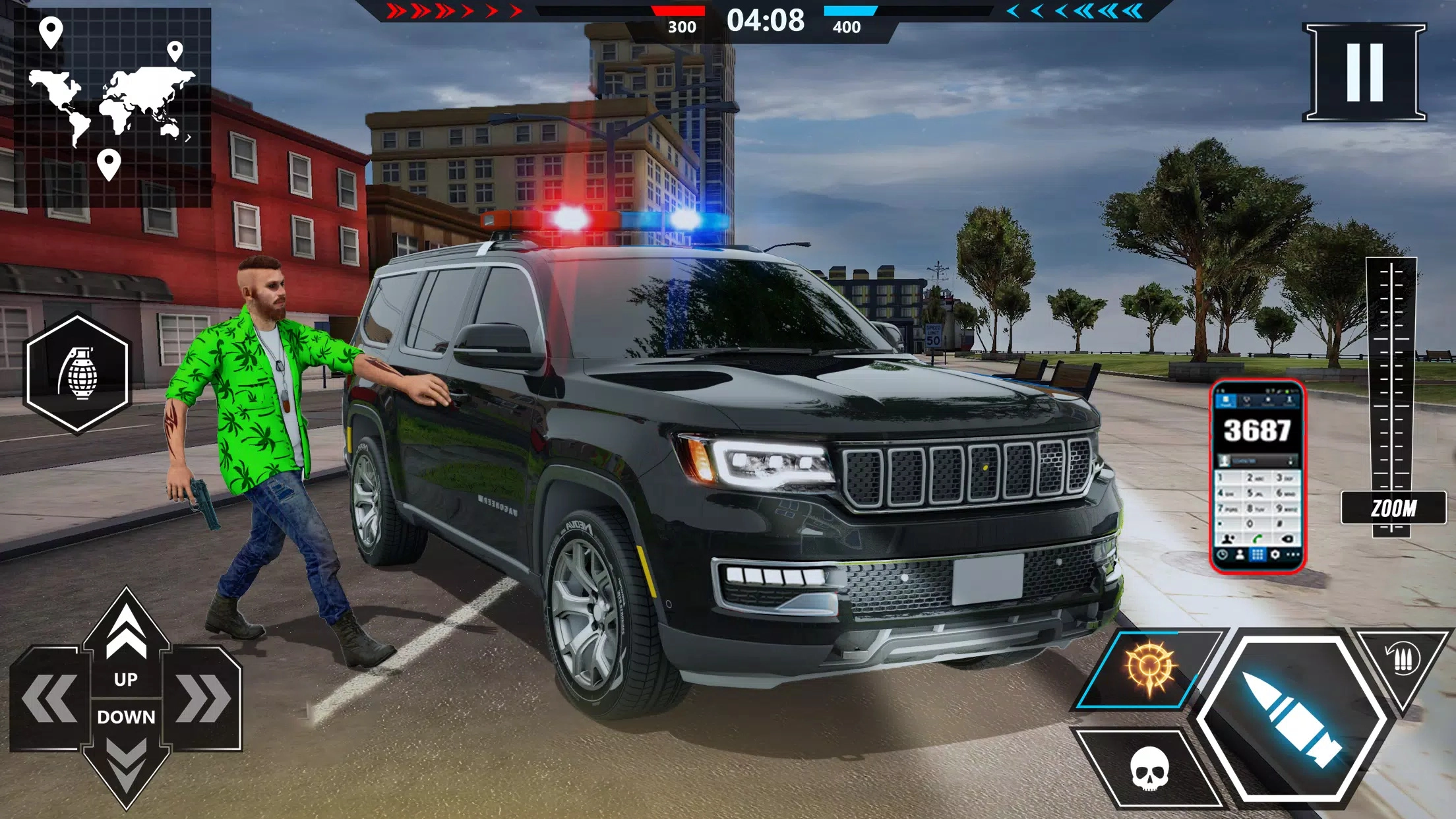
Task: Open the Log tab on phone
Action: point(1246,400)
